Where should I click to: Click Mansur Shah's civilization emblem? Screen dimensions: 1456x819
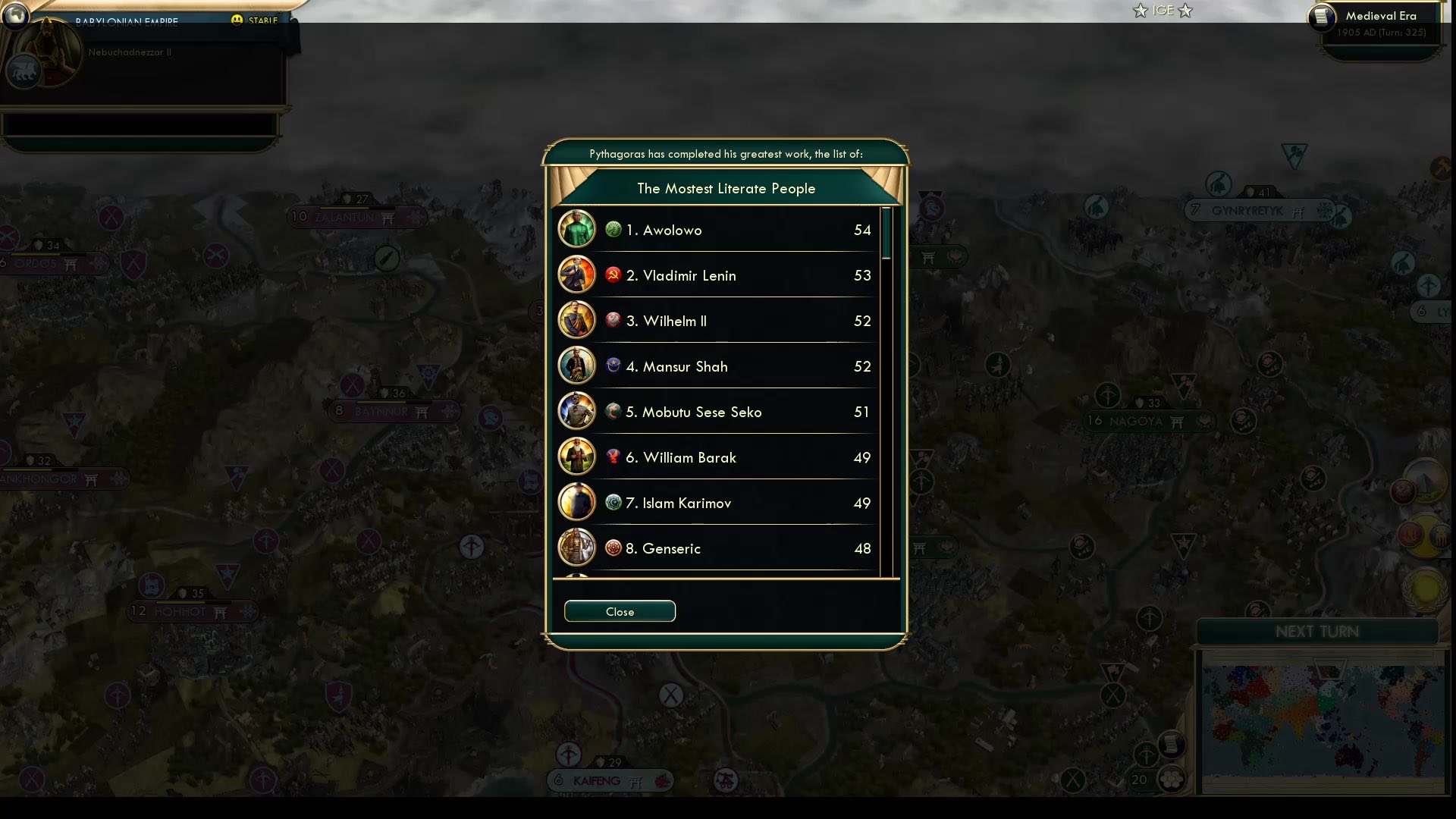click(613, 365)
